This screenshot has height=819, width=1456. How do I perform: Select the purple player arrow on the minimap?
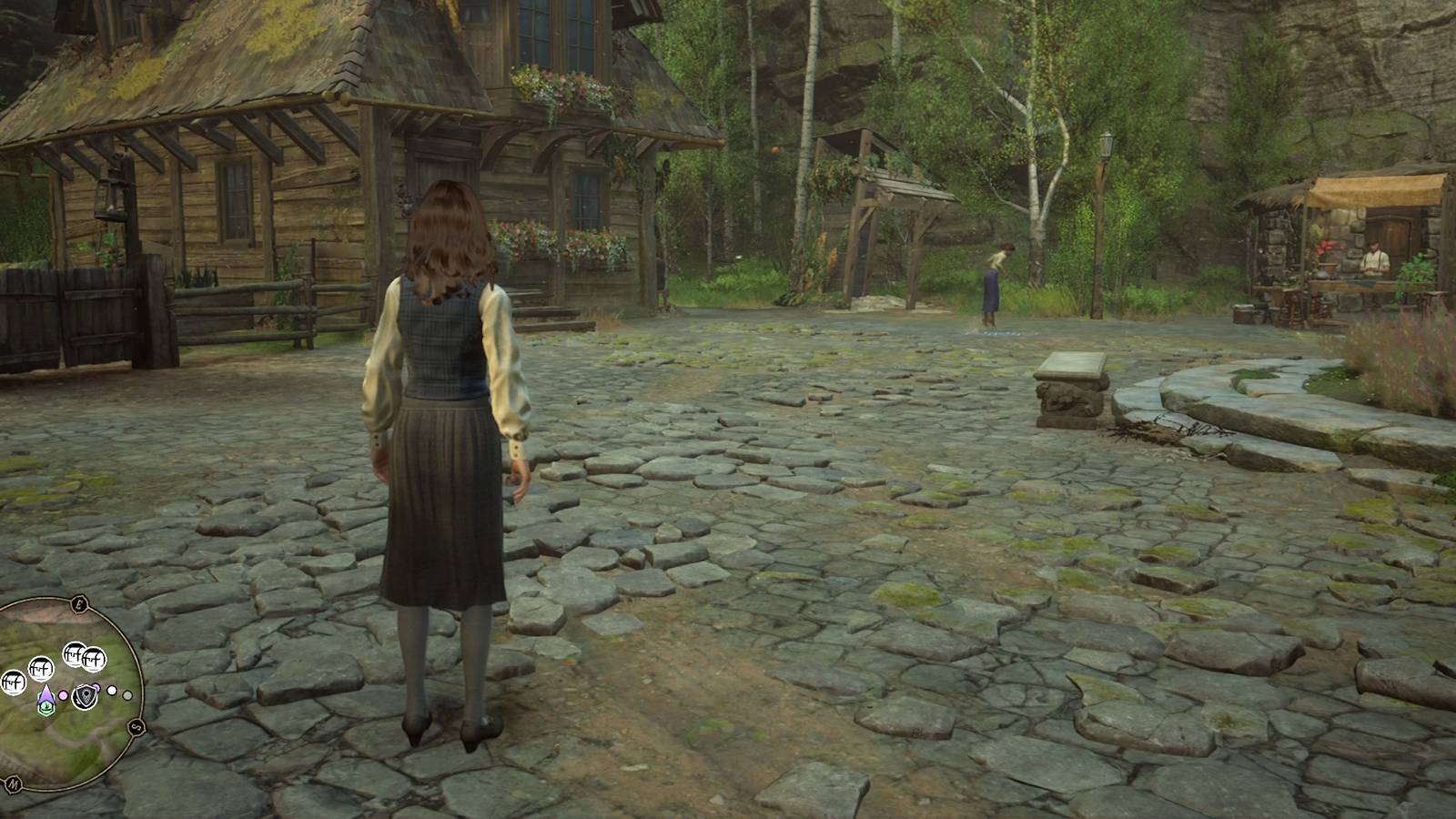(x=46, y=694)
